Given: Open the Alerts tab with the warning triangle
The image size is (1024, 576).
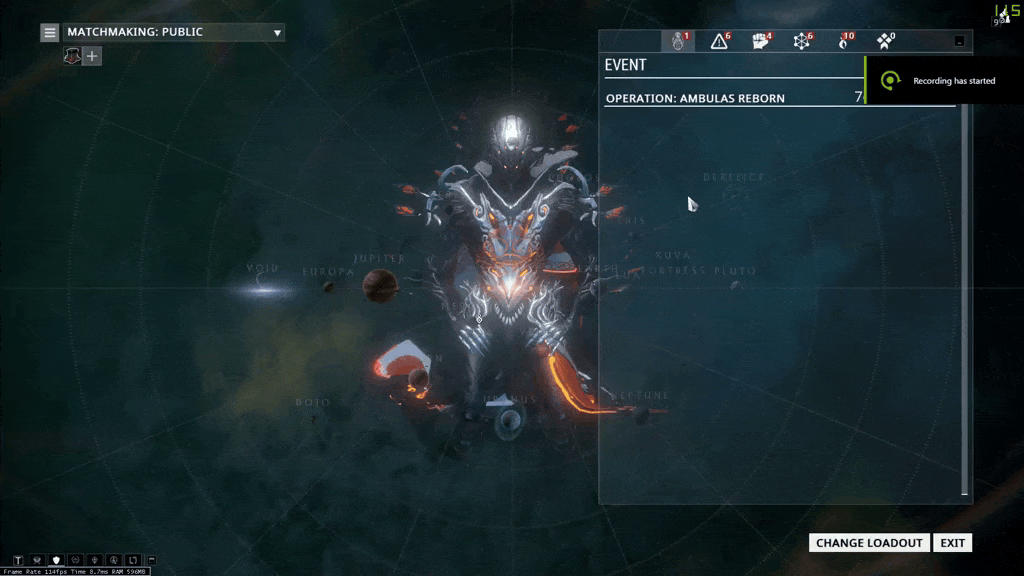Looking at the screenshot, I should [x=719, y=41].
